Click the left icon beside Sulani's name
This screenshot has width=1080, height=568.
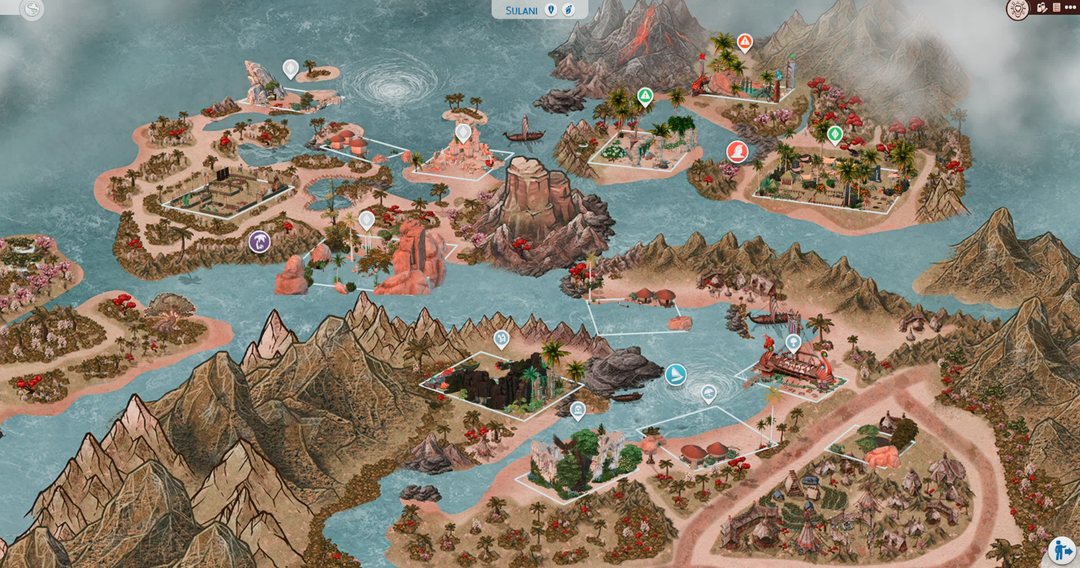click(x=550, y=9)
